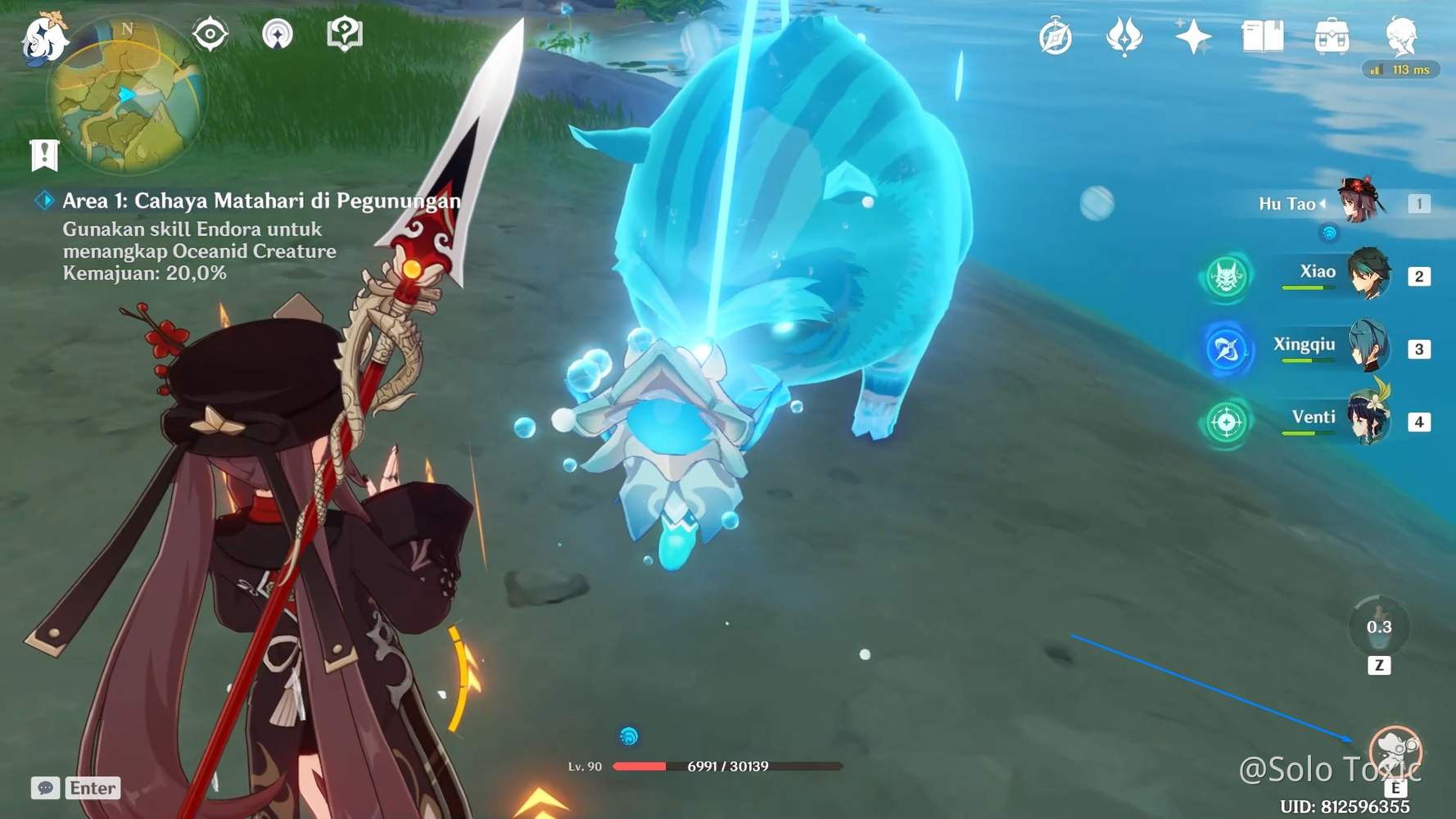This screenshot has height=819, width=1456.
Task: Toggle the Elemental Sight eye icon
Action: (211, 34)
